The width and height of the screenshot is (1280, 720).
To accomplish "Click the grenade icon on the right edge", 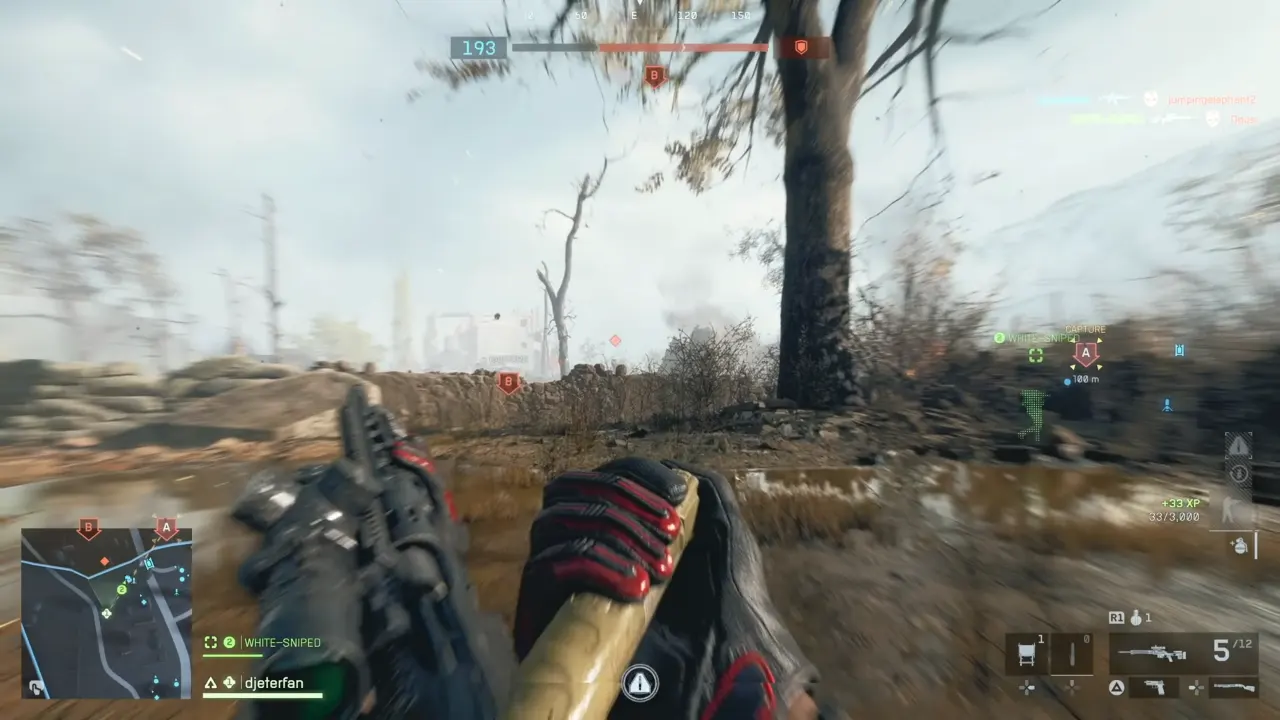I will [x=1240, y=545].
